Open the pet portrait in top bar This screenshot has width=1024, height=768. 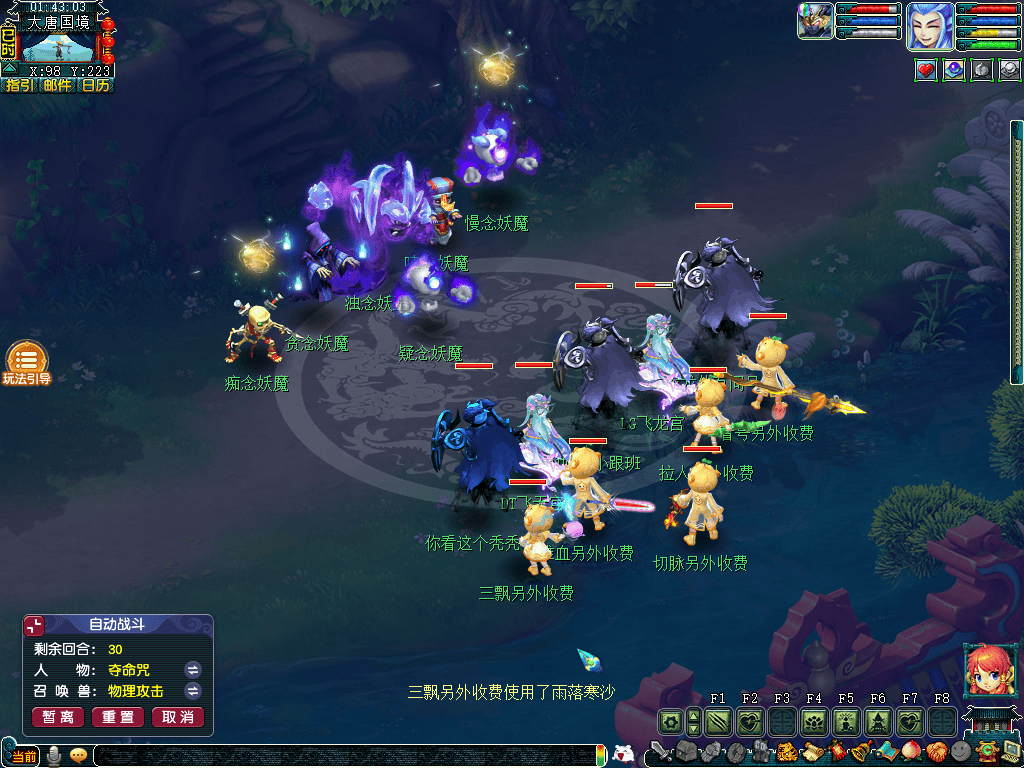click(815, 21)
